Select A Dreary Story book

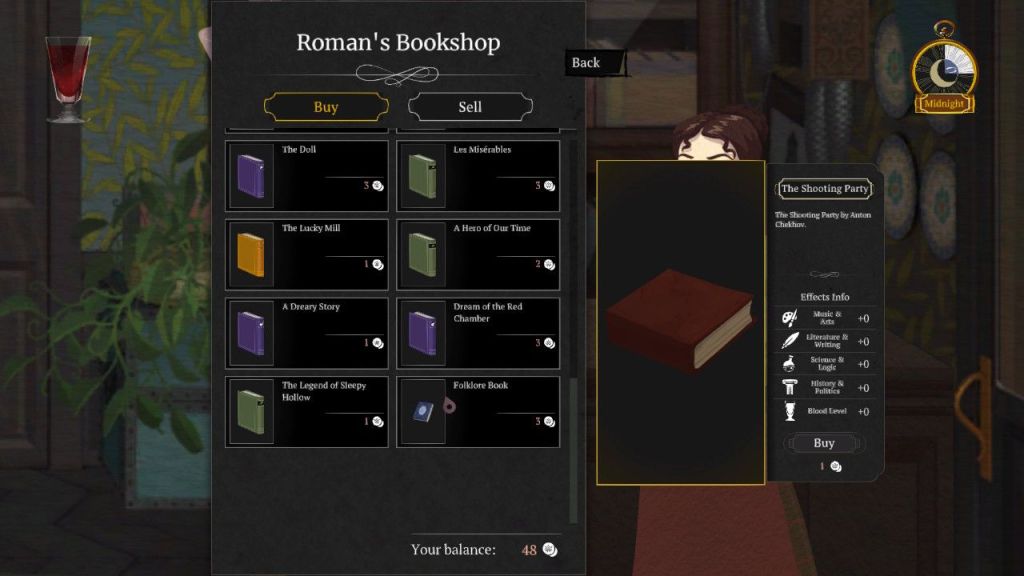click(x=307, y=332)
